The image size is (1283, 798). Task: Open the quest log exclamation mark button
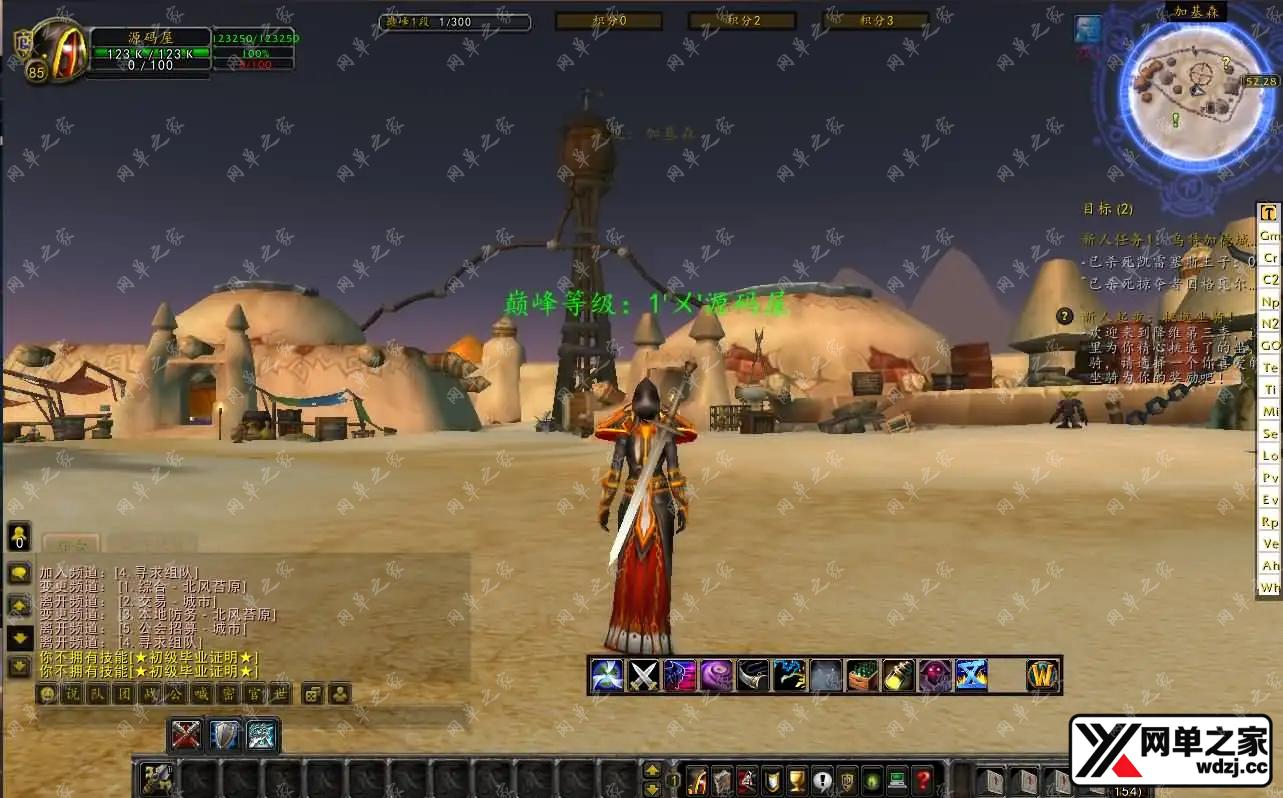[x=822, y=779]
